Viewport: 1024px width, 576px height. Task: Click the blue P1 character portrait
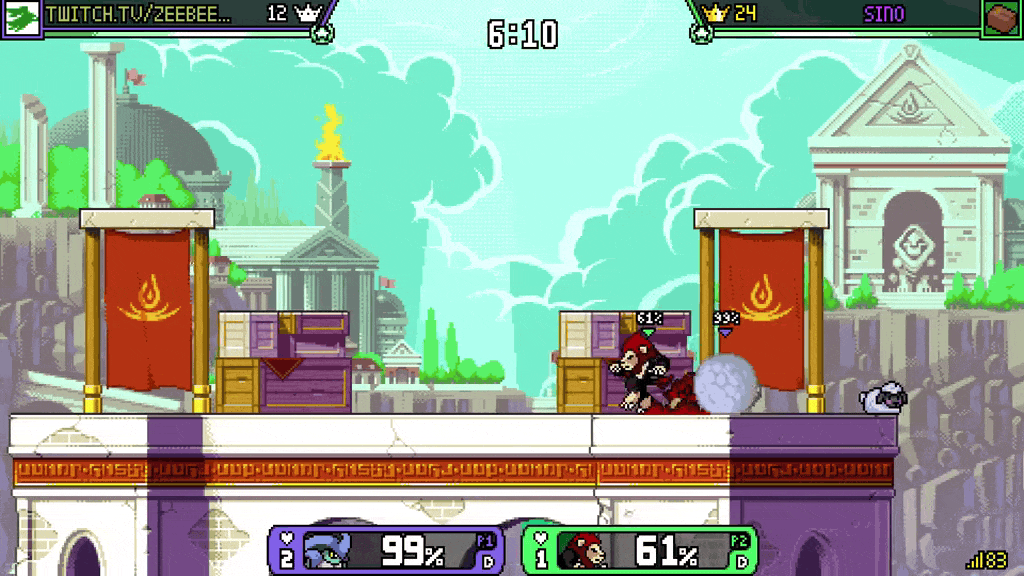[329, 551]
